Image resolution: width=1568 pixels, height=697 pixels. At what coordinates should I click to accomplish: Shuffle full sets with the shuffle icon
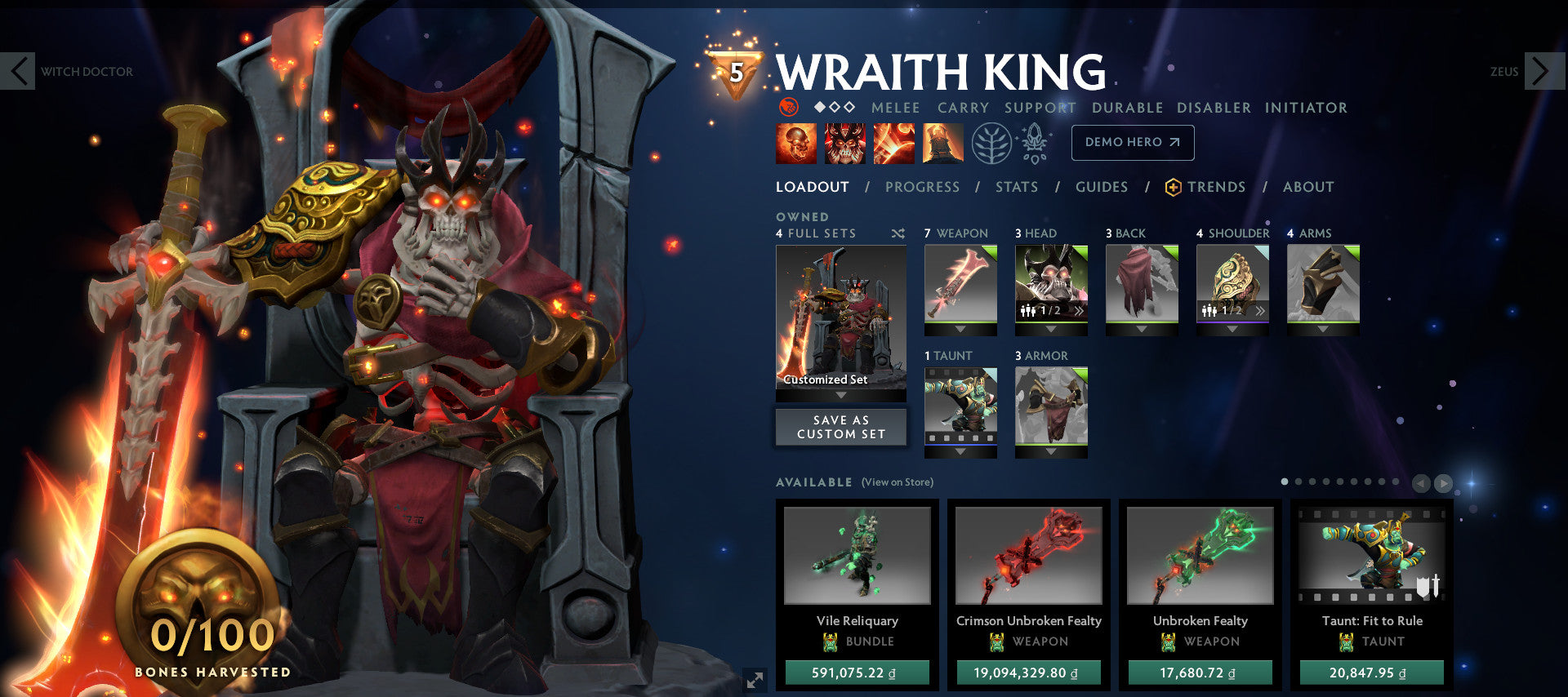tap(897, 233)
